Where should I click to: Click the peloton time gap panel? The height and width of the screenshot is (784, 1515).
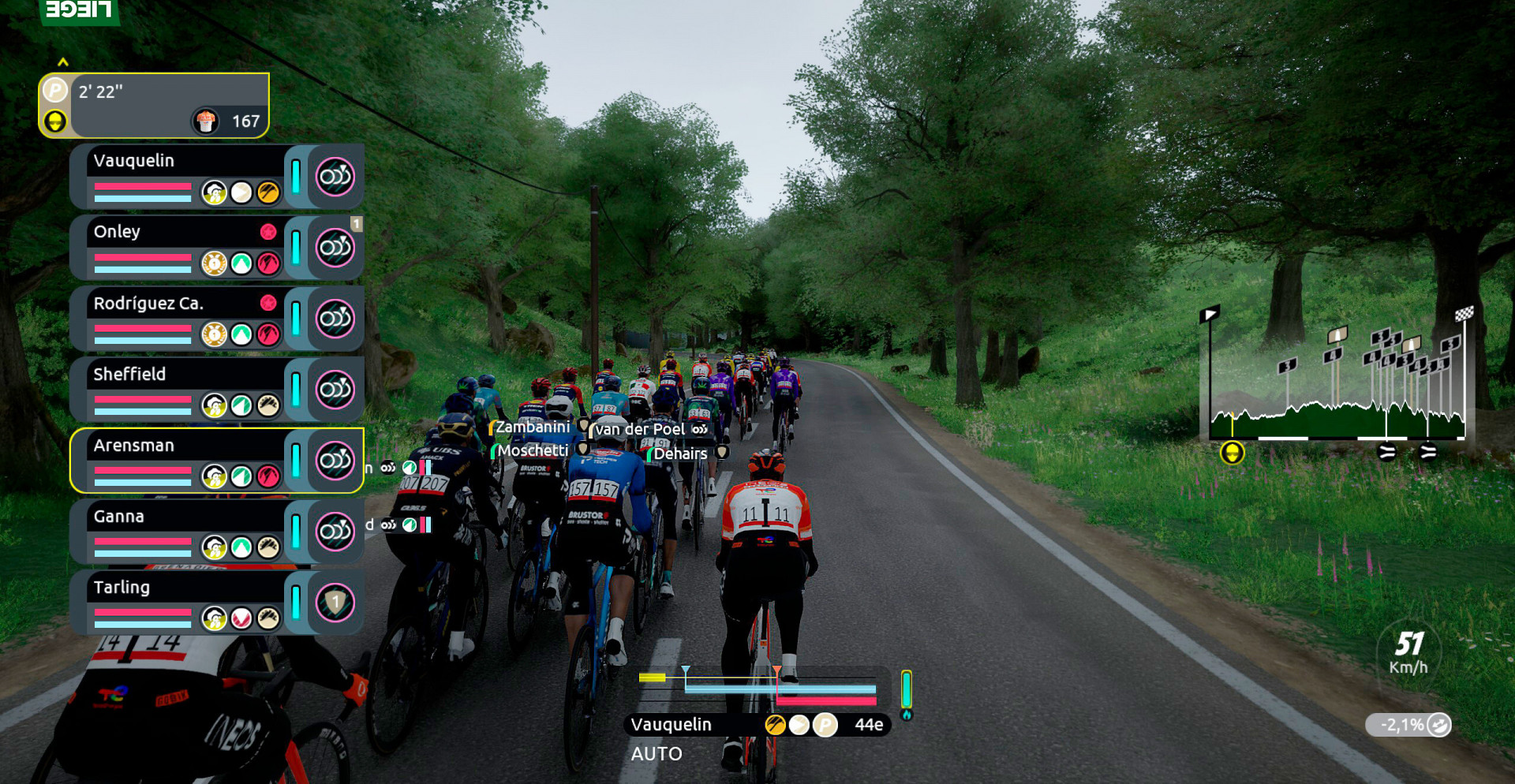(x=155, y=106)
